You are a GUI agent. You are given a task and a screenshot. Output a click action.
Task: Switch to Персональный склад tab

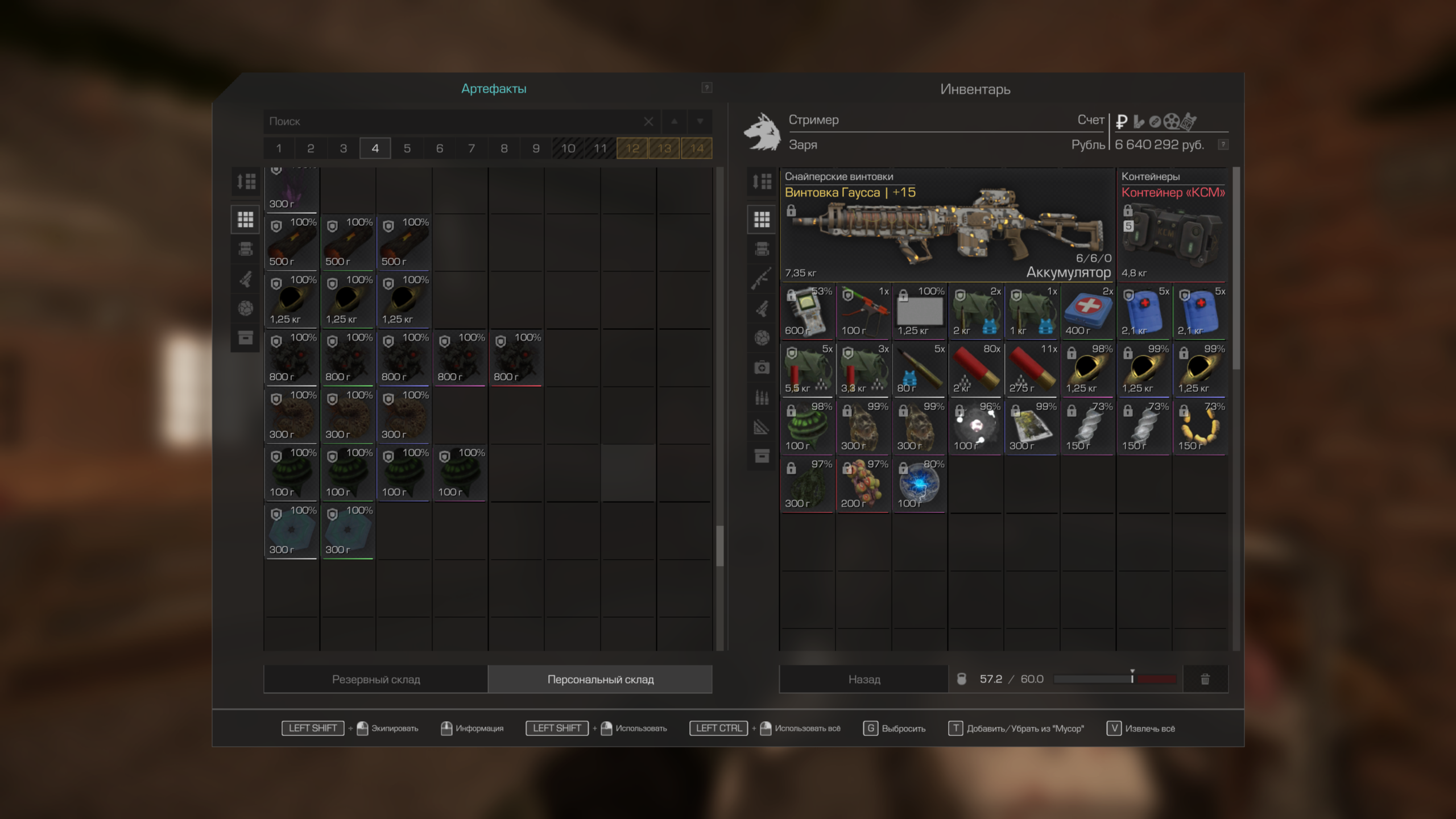click(601, 679)
